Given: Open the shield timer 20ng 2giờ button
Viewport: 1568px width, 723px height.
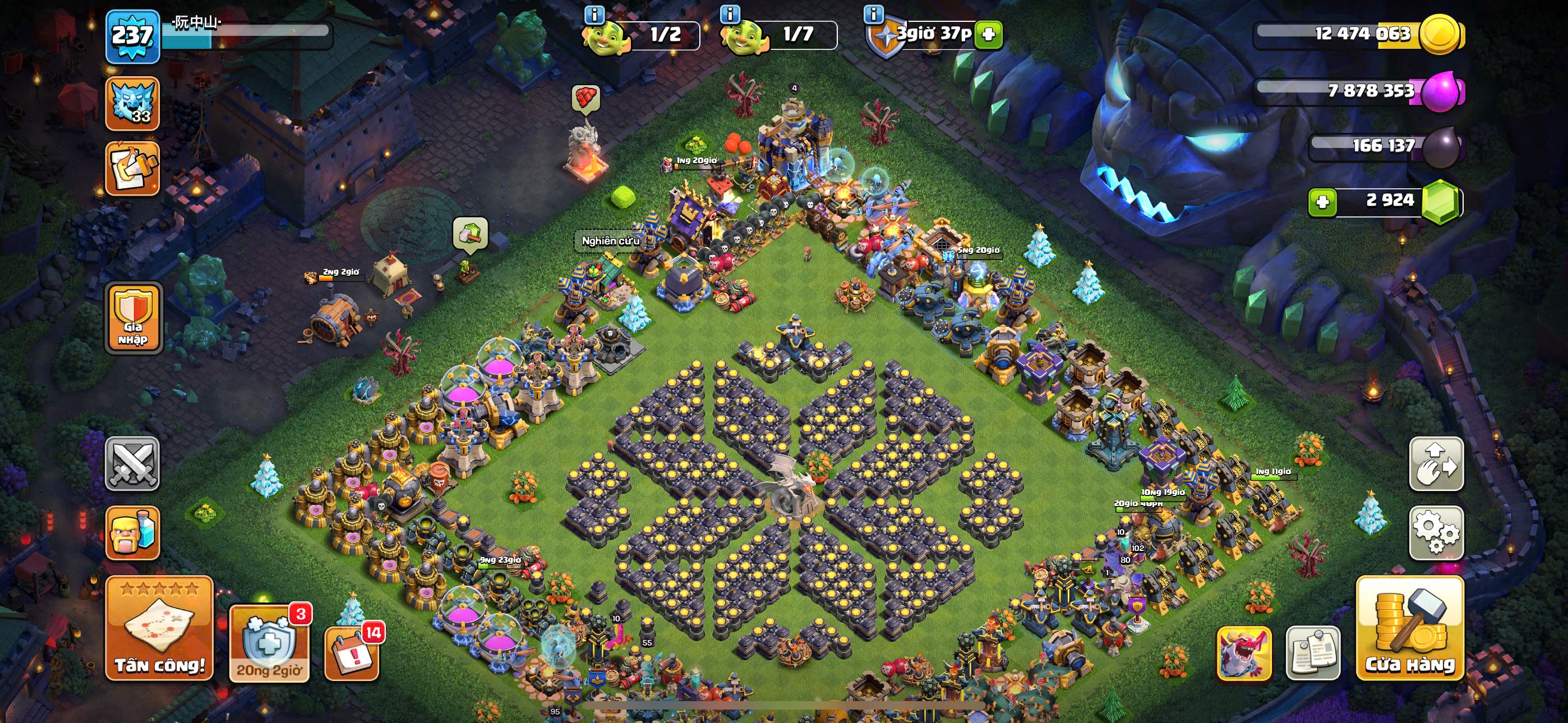Looking at the screenshot, I should point(269,644).
